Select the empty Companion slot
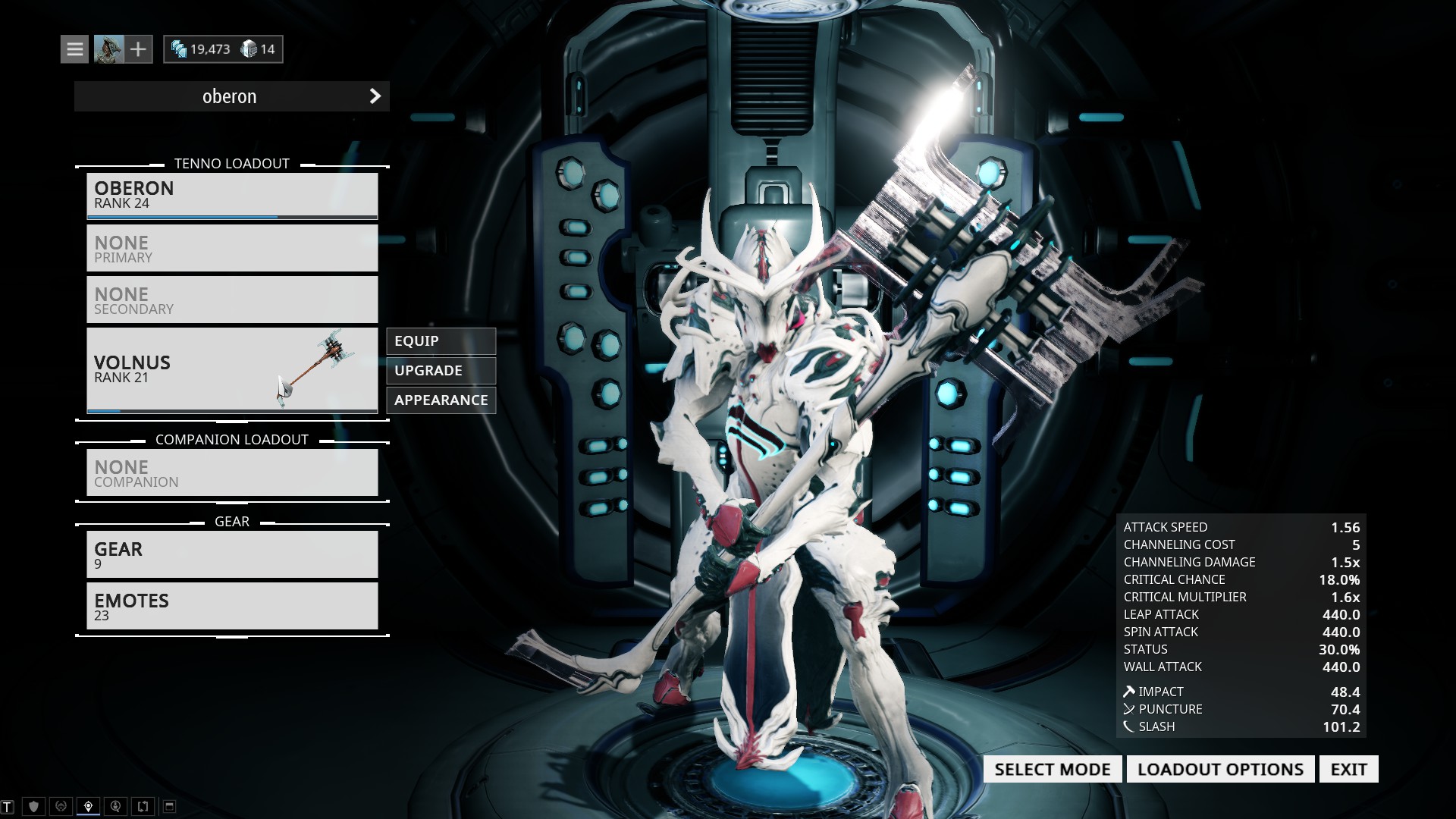The image size is (1456, 819). tap(232, 473)
